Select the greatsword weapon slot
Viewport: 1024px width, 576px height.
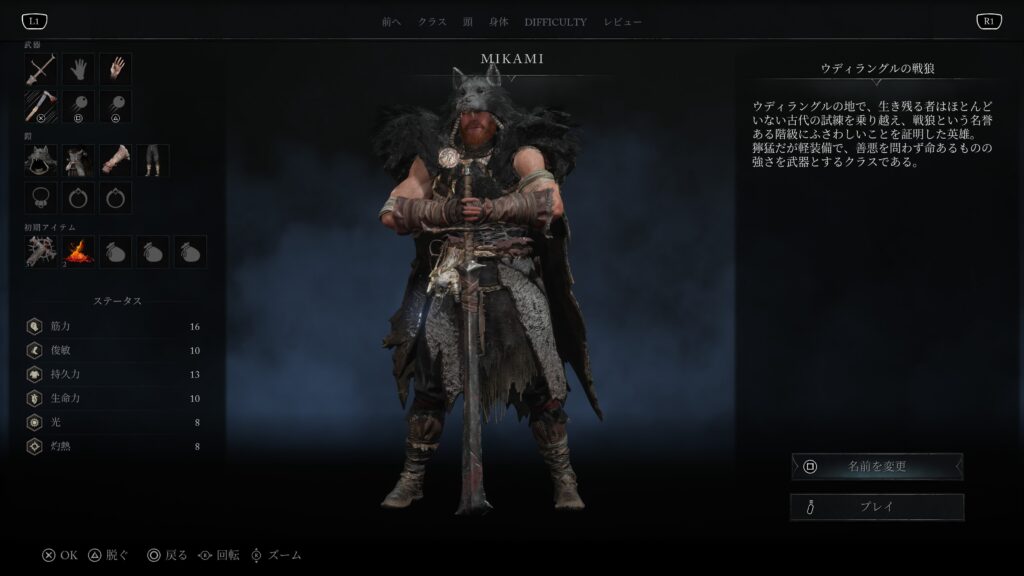coord(41,69)
